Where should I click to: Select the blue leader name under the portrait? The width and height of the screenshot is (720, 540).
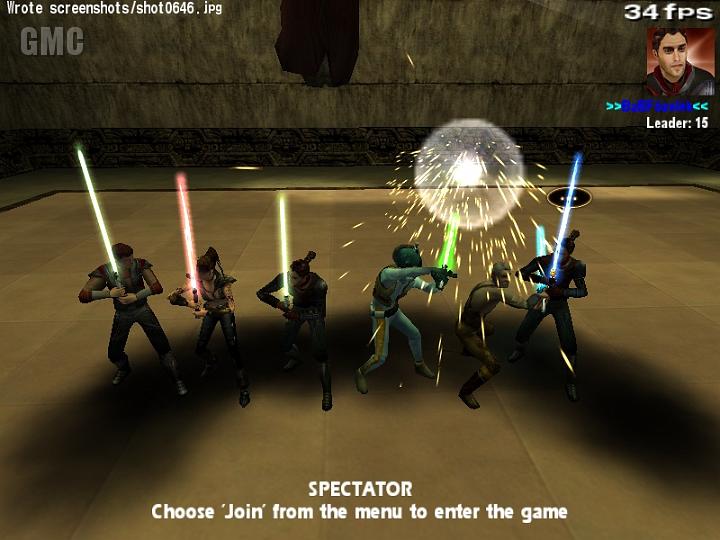click(657, 106)
